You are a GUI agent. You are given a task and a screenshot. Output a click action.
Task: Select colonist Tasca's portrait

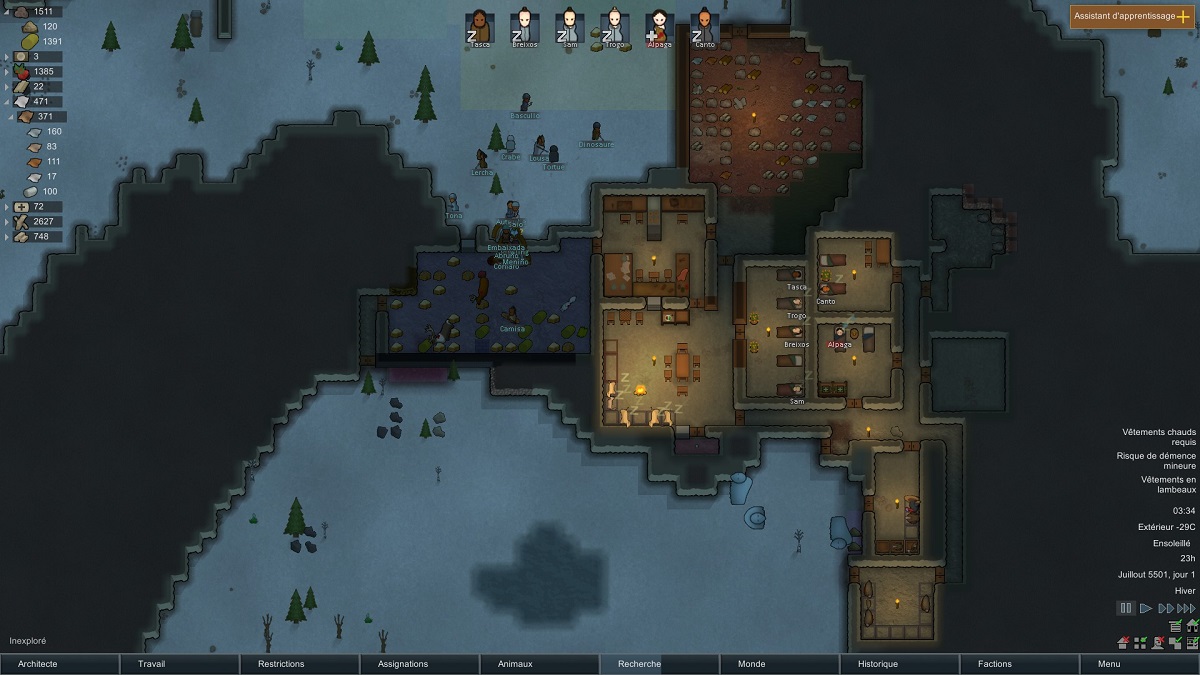click(480, 27)
